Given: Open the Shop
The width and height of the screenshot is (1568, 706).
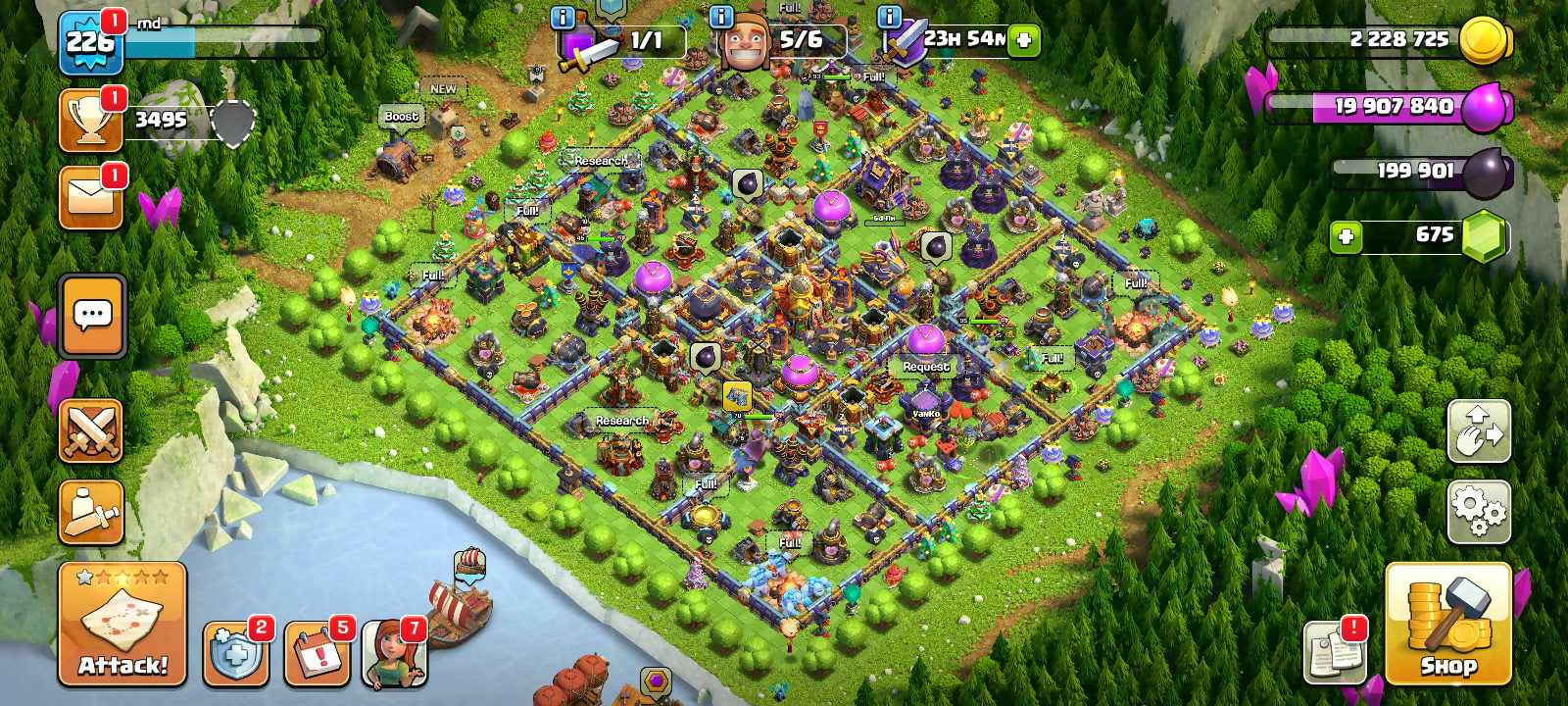Looking at the screenshot, I should tap(1448, 624).
